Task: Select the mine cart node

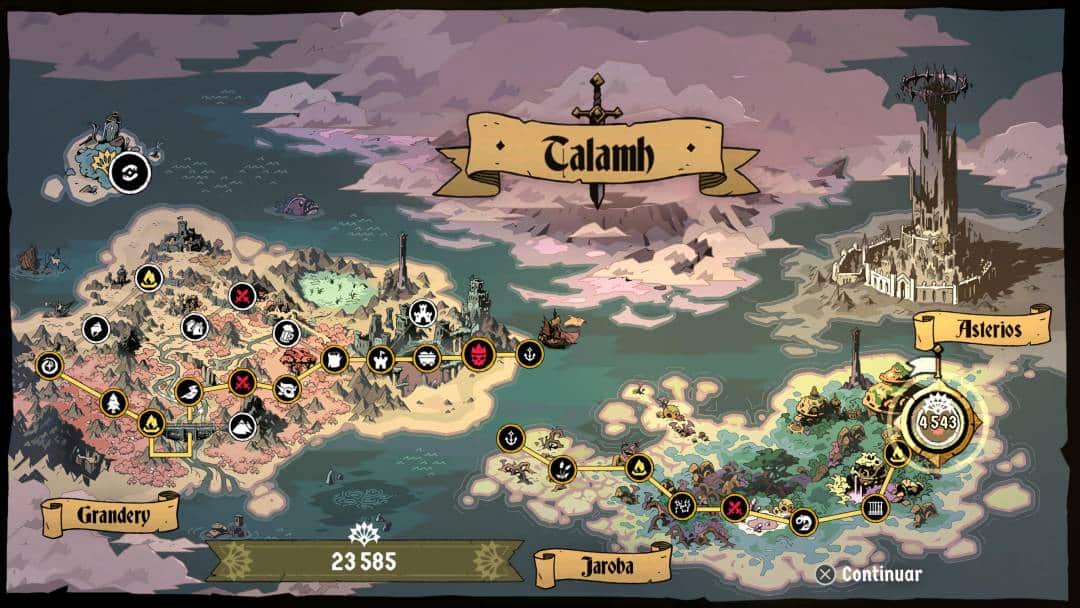Action: [x=427, y=357]
